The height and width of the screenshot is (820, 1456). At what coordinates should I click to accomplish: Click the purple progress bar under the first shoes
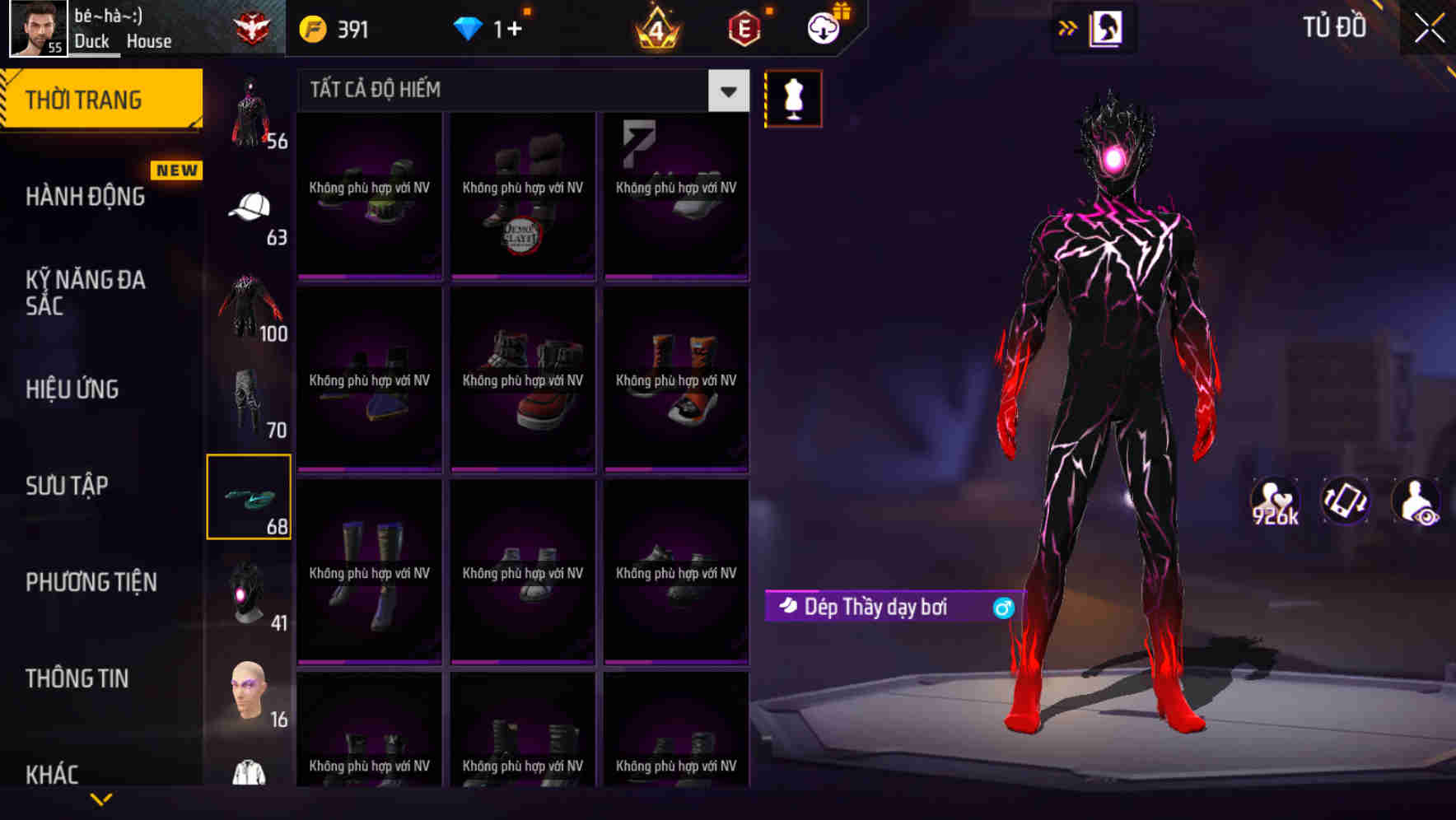(368, 276)
